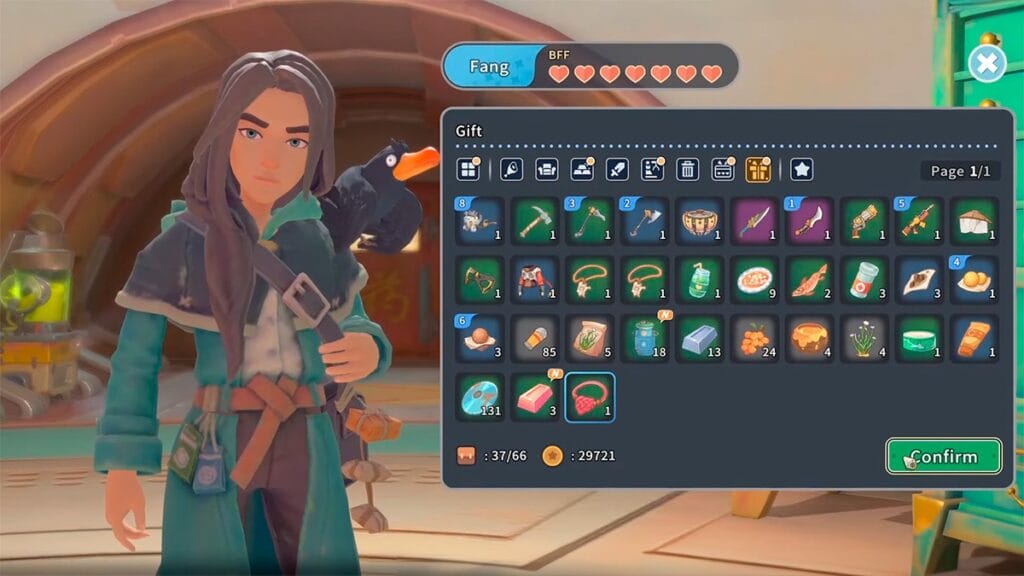Open the trash can category tab
The width and height of the screenshot is (1024, 576).
pos(687,169)
